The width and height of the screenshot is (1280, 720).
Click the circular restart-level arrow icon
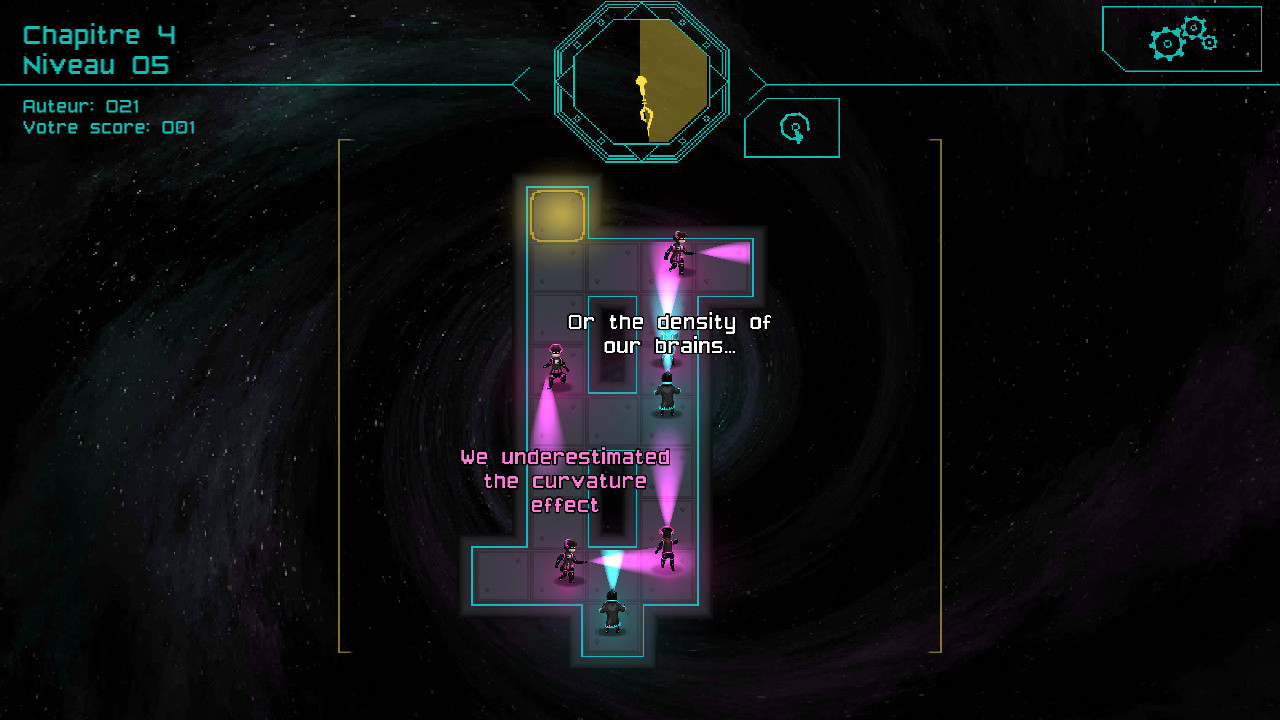click(x=793, y=127)
